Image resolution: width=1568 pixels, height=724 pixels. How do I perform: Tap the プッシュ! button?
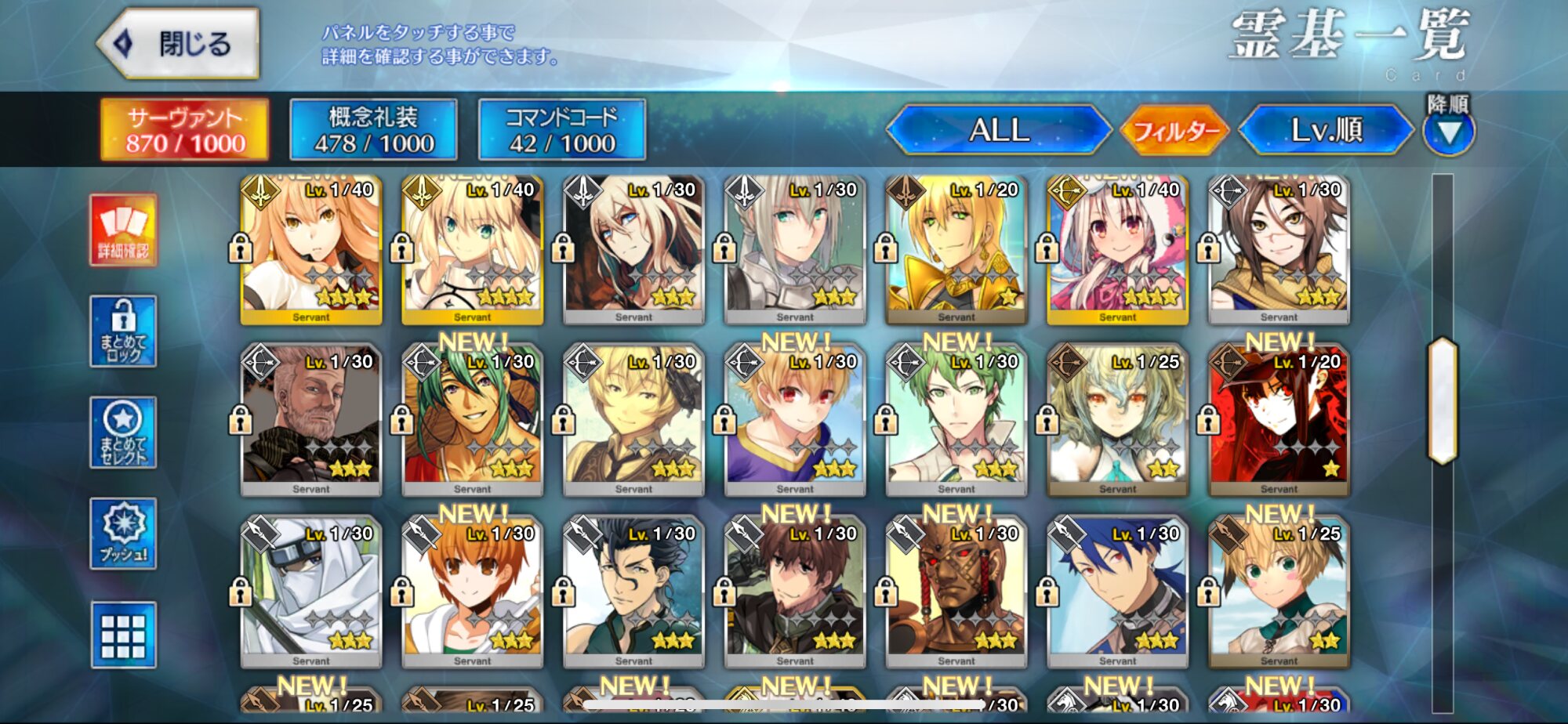click(x=123, y=534)
